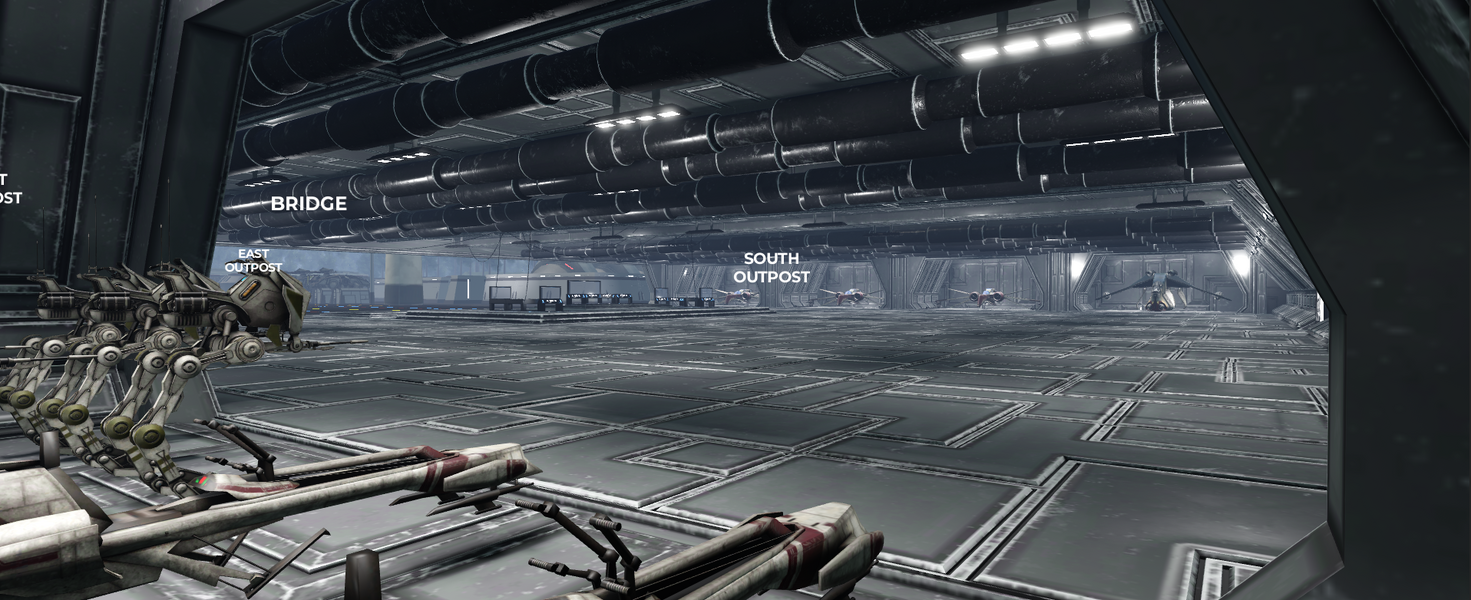Select the Bridge spawn point label
Image resolution: width=1471 pixels, height=600 pixels.
[309, 204]
